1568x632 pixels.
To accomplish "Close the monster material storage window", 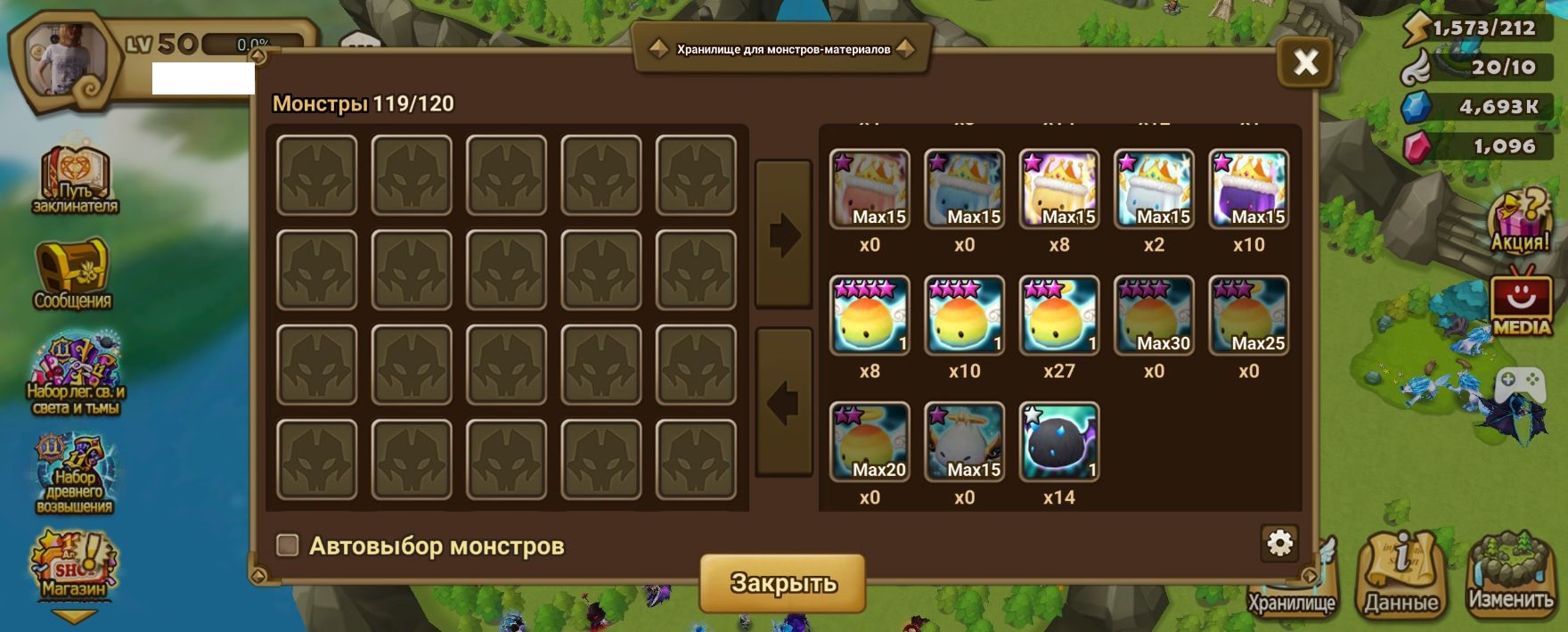I will pyautogui.click(x=1305, y=62).
